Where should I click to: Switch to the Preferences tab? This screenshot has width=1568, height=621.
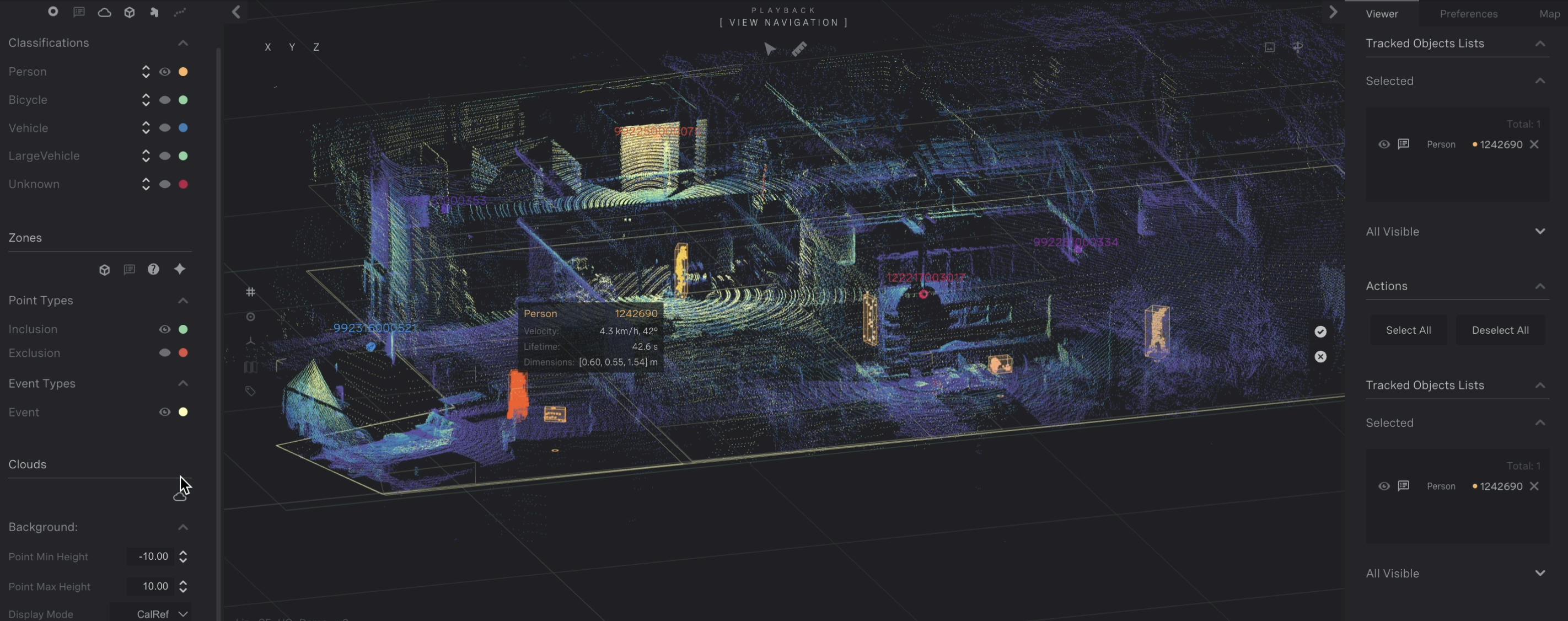point(1468,13)
